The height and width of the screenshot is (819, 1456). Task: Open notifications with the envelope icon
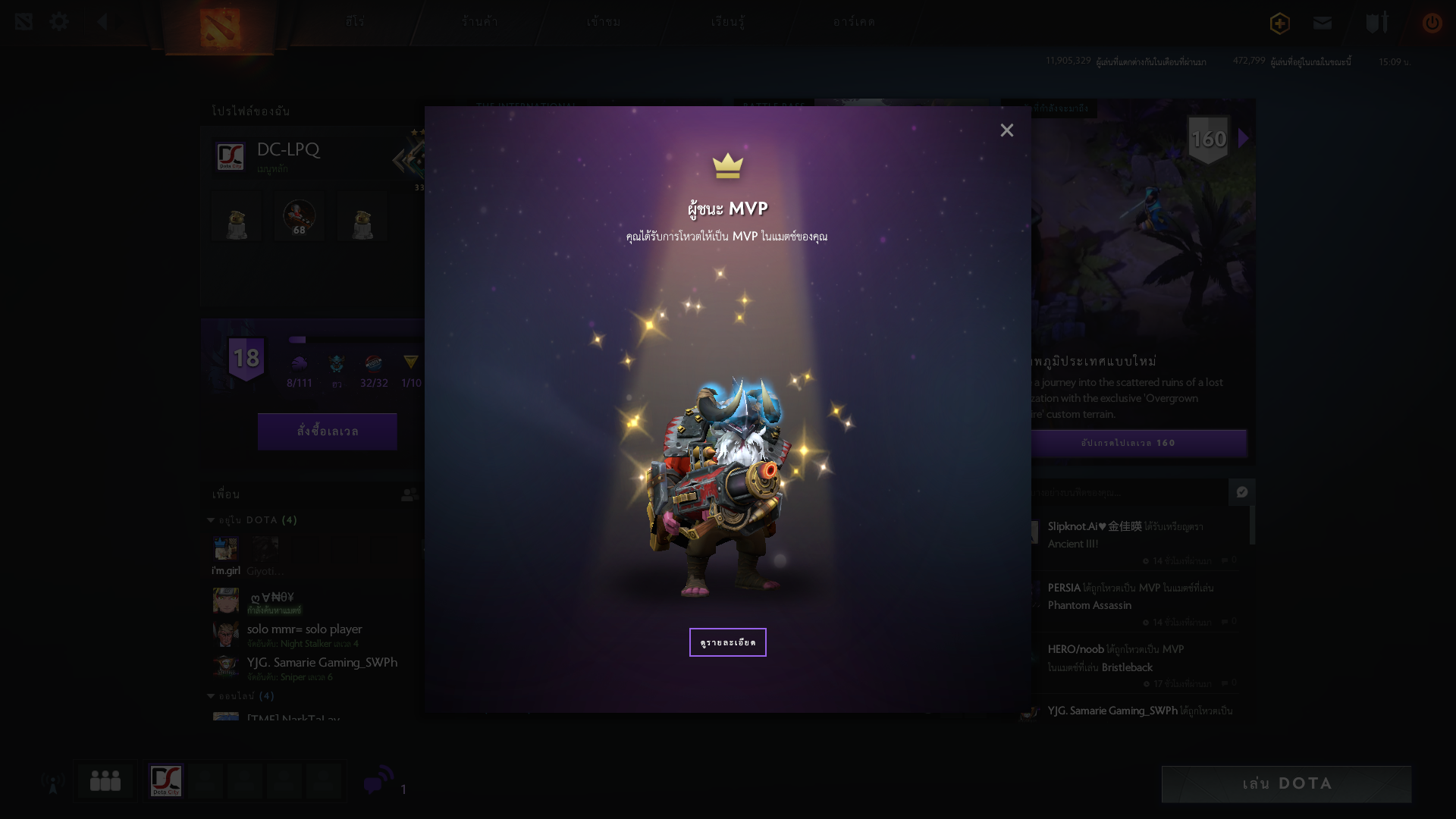click(1322, 24)
